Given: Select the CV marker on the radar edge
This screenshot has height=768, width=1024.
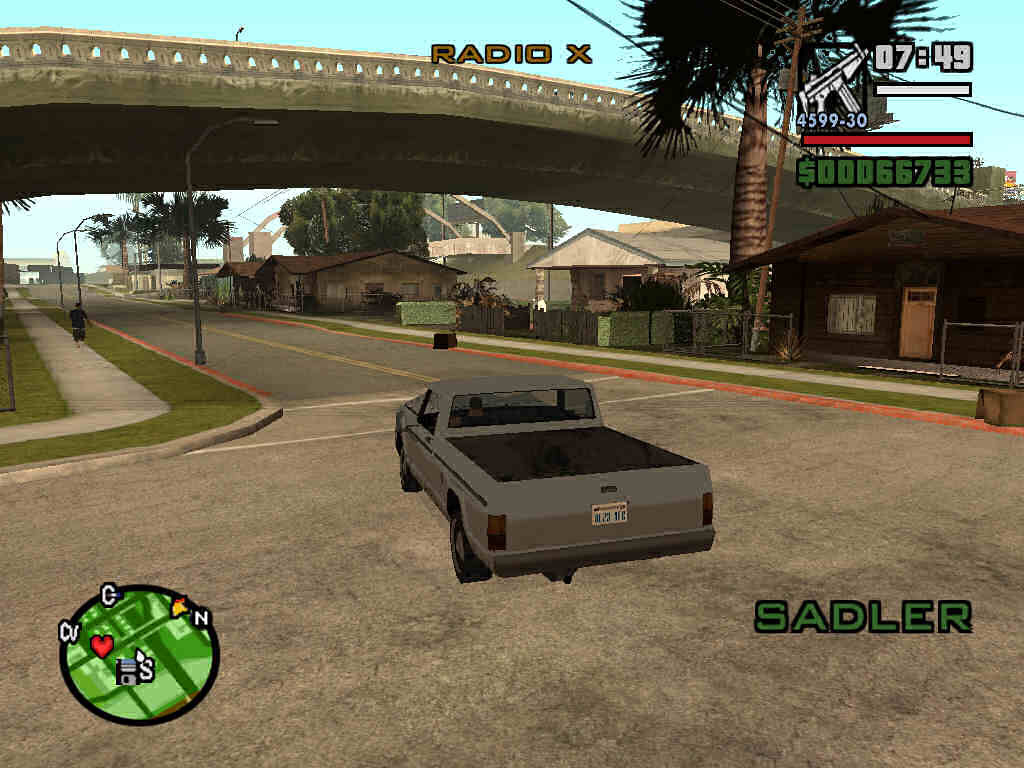Looking at the screenshot, I should (x=69, y=631).
